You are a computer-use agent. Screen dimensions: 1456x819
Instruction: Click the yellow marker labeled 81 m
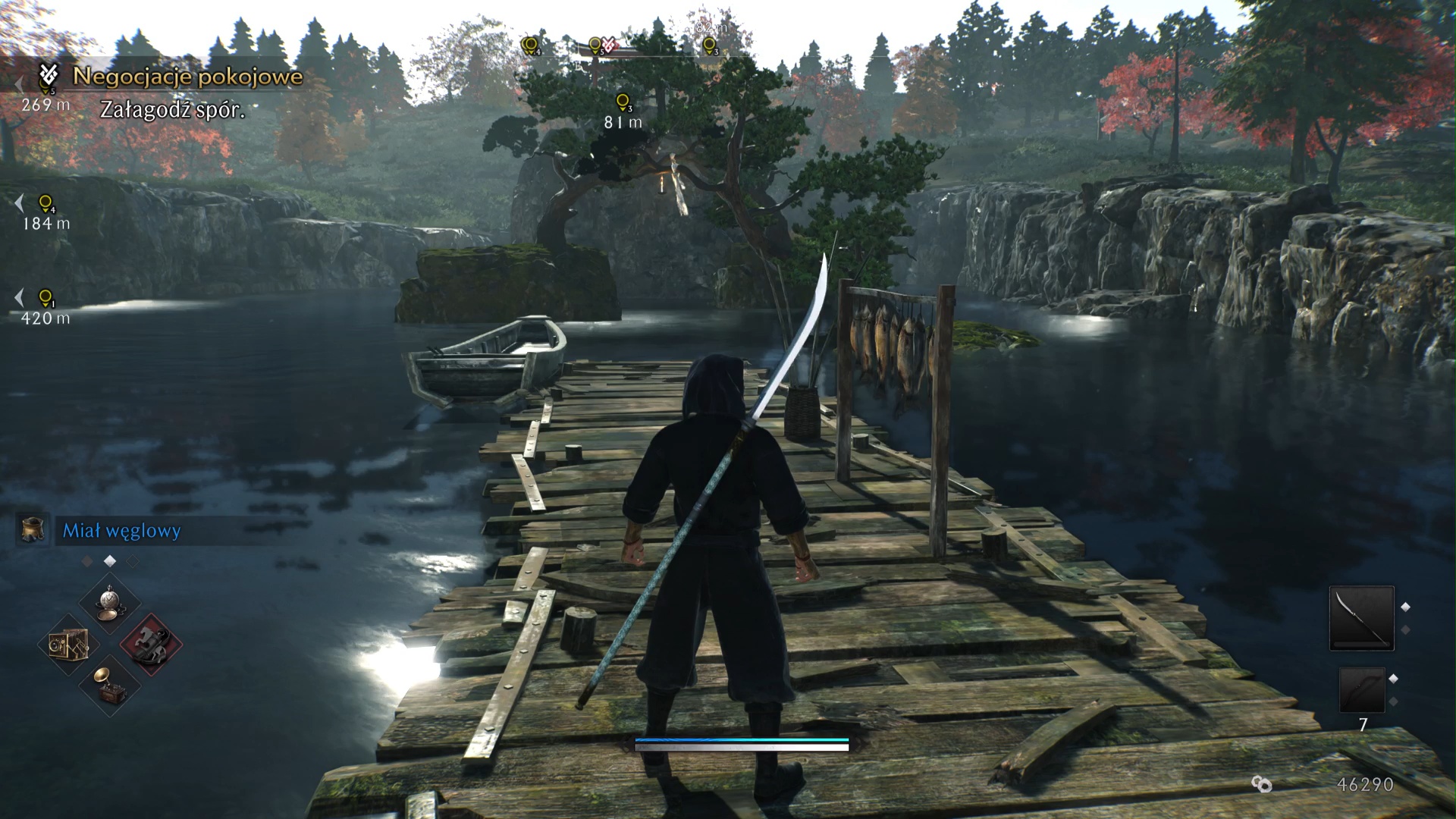click(623, 102)
